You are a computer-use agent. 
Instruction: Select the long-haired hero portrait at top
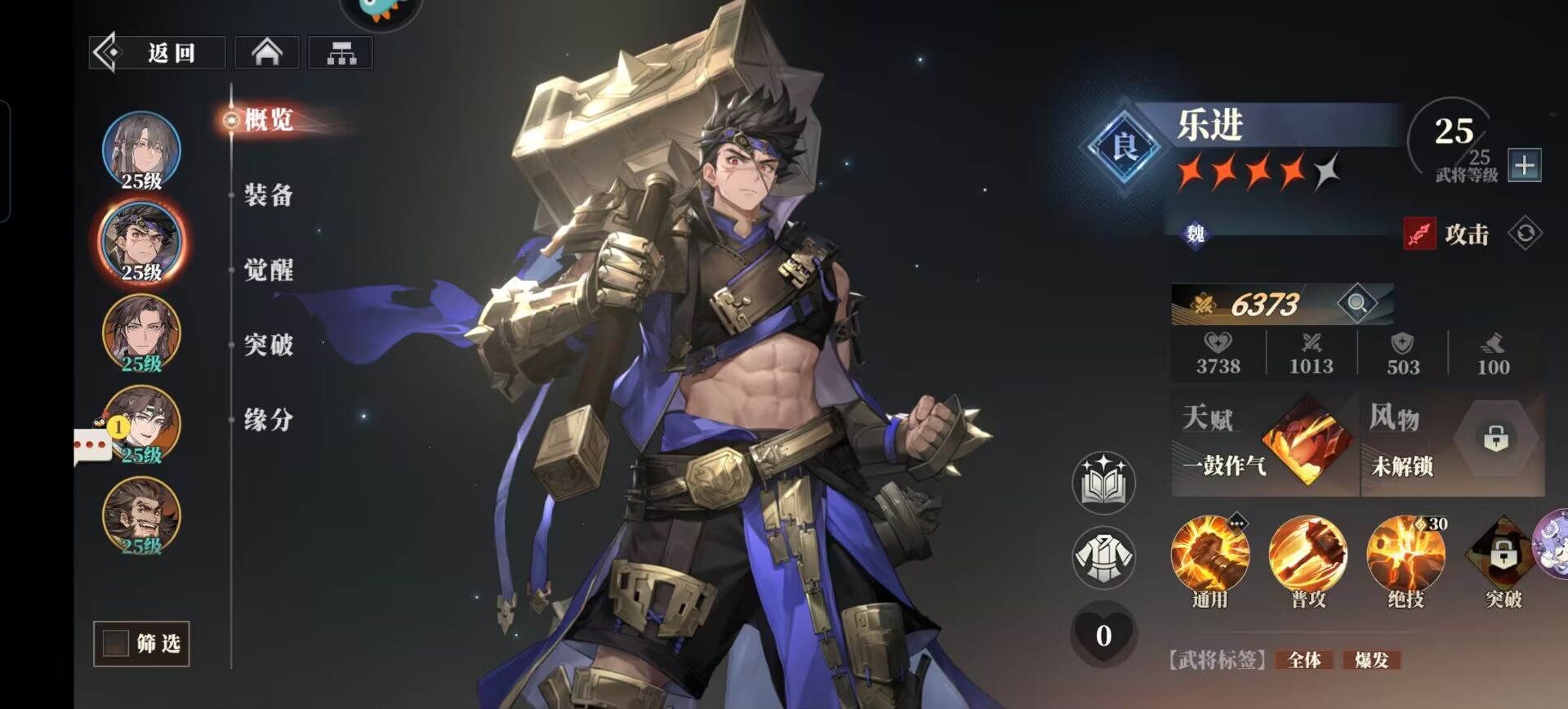(x=141, y=149)
